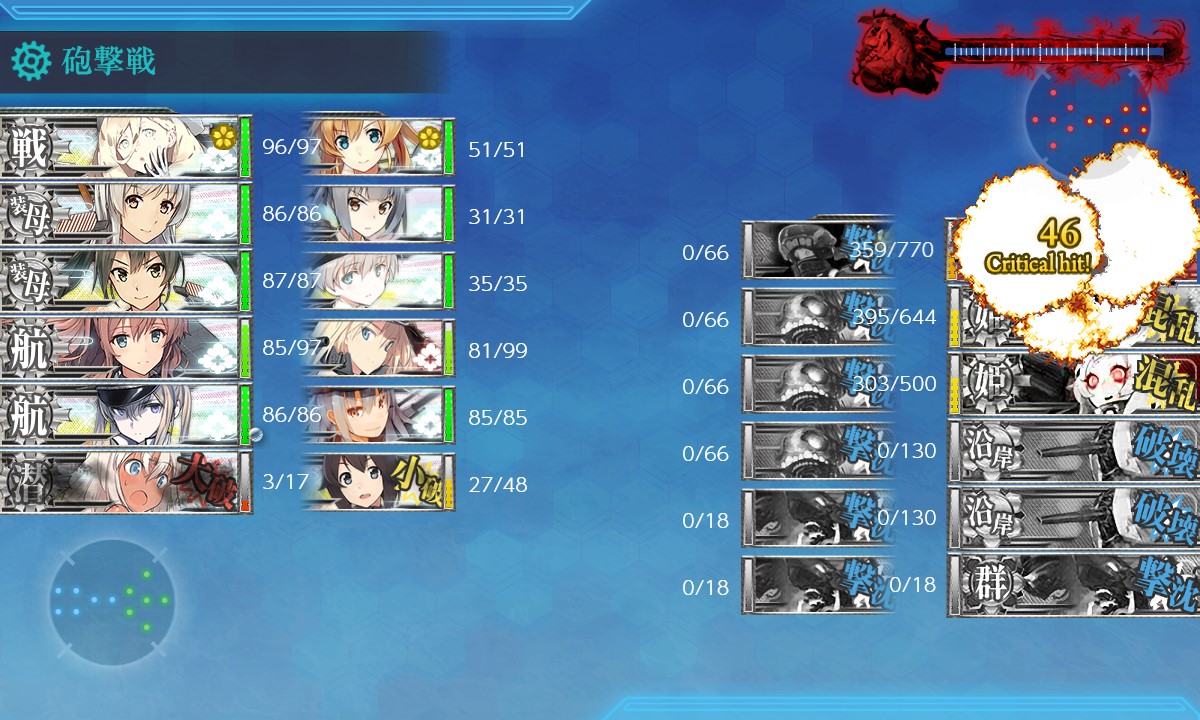Select the enemy princess card with 303/500 HP
The width and height of the screenshot is (1200, 720).
[x=1072, y=384]
